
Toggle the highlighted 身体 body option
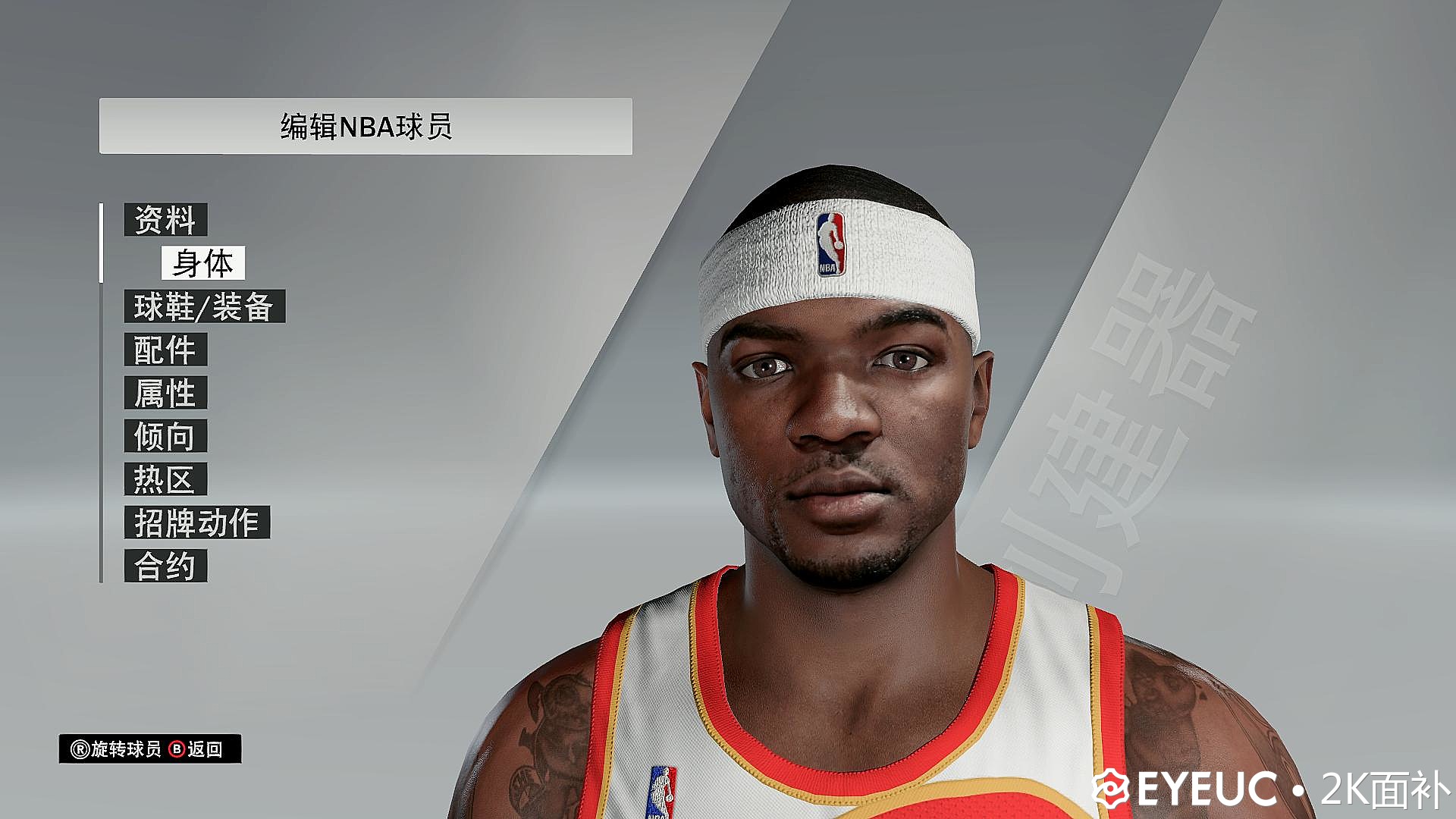203,265
